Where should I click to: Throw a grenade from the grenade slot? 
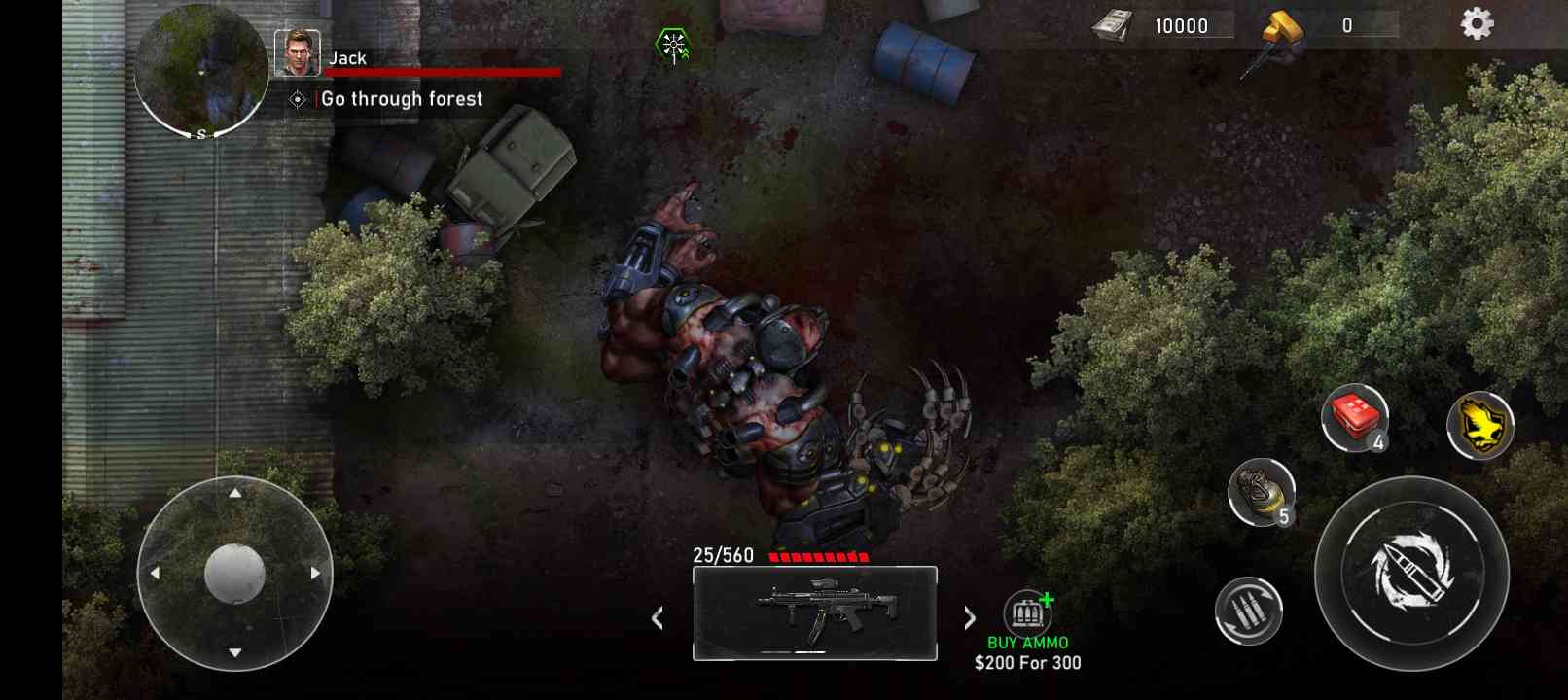[1262, 496]
